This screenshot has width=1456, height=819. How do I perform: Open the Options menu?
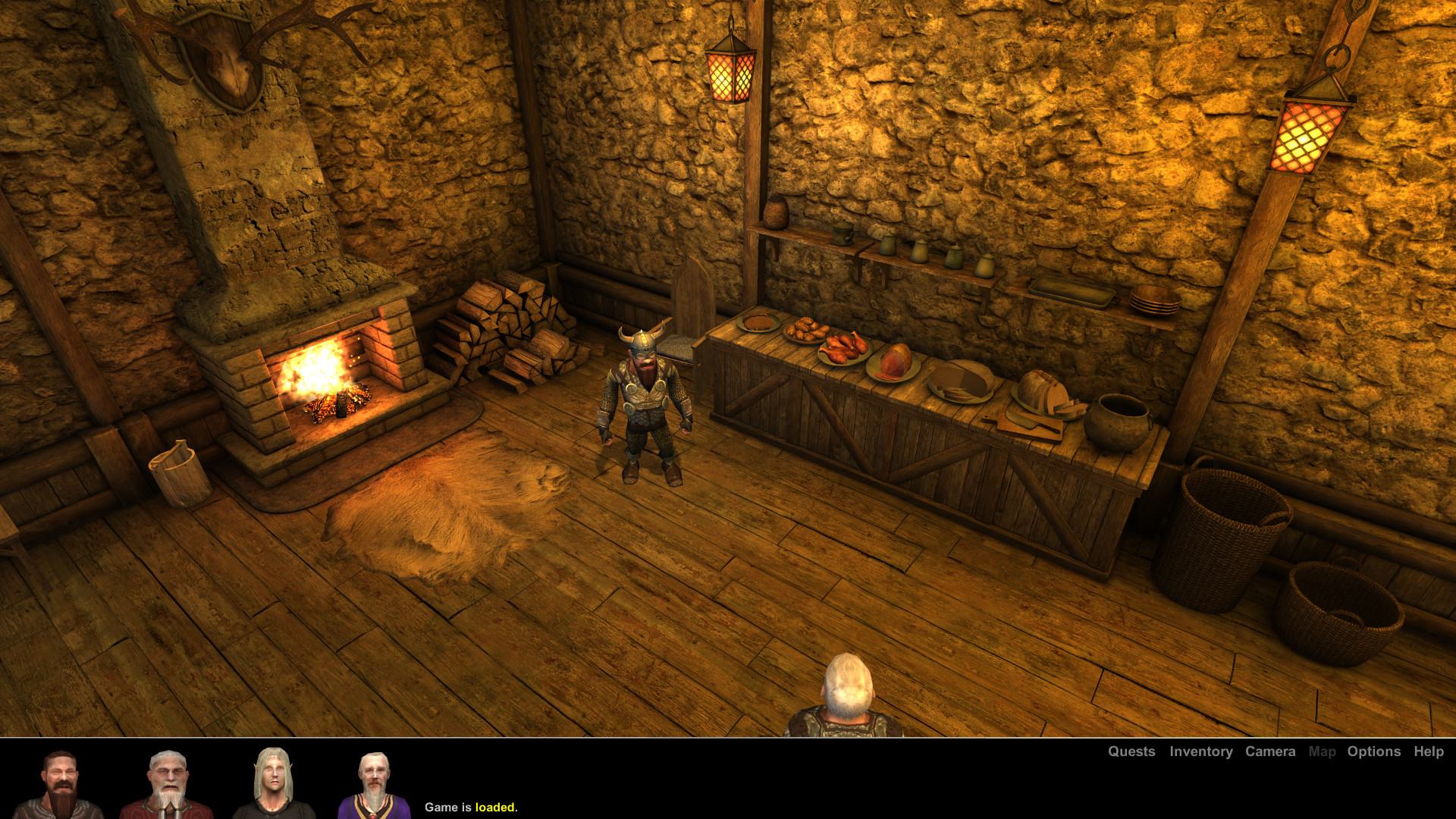coord(1373,752)
